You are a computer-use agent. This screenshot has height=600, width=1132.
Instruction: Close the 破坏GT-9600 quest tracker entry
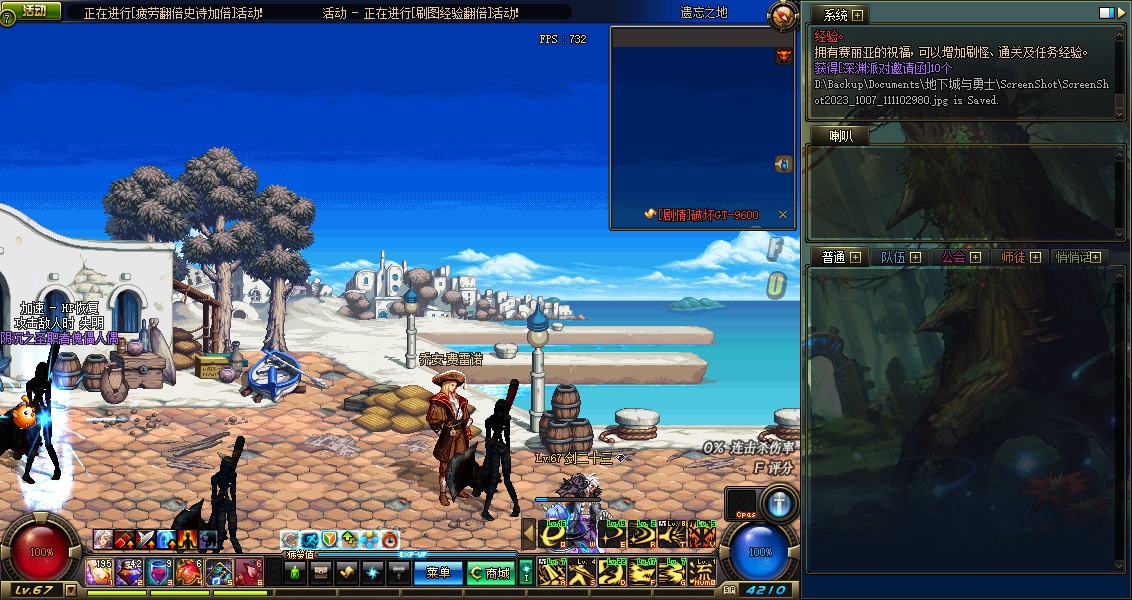pyautogui.click(x=782, y=215)
